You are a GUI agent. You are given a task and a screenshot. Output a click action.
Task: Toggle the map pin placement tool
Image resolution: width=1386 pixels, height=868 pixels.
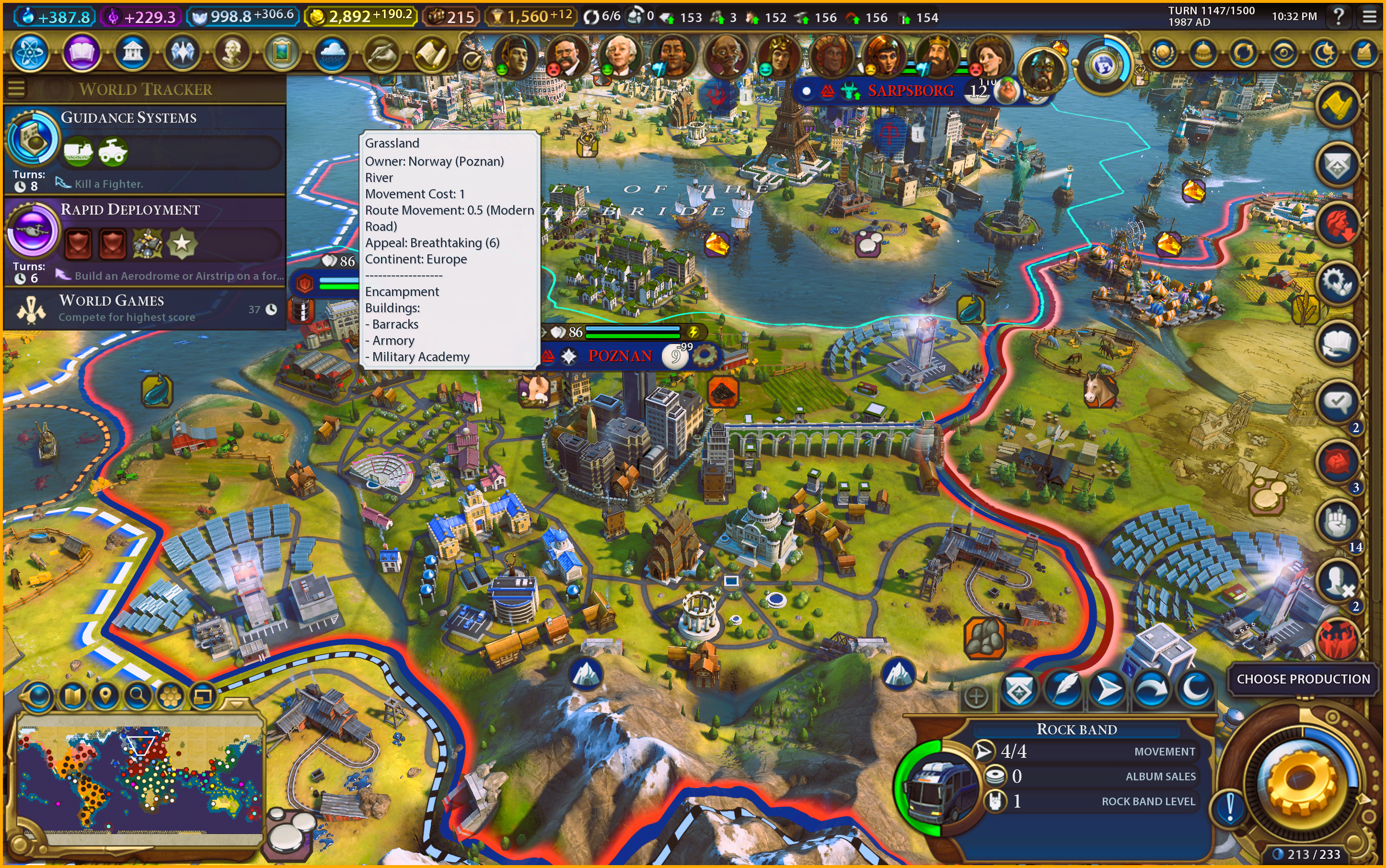[105, 696]
